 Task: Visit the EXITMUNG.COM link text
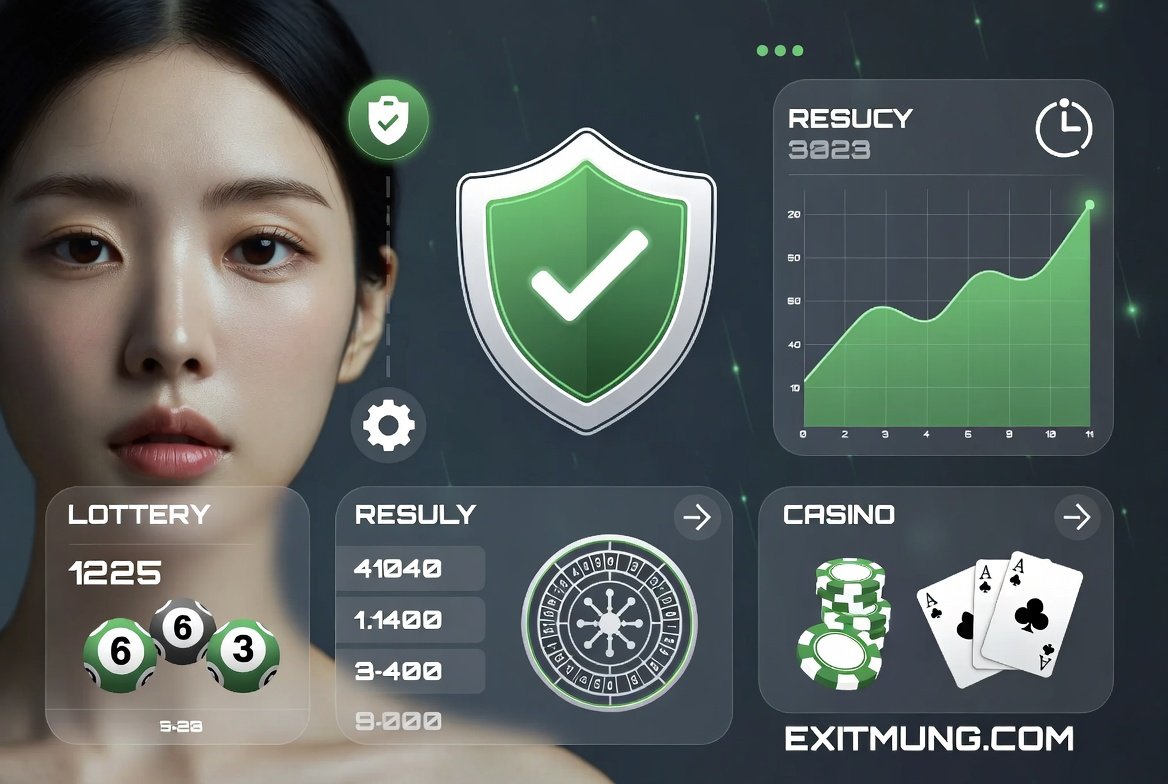(929, 739)
